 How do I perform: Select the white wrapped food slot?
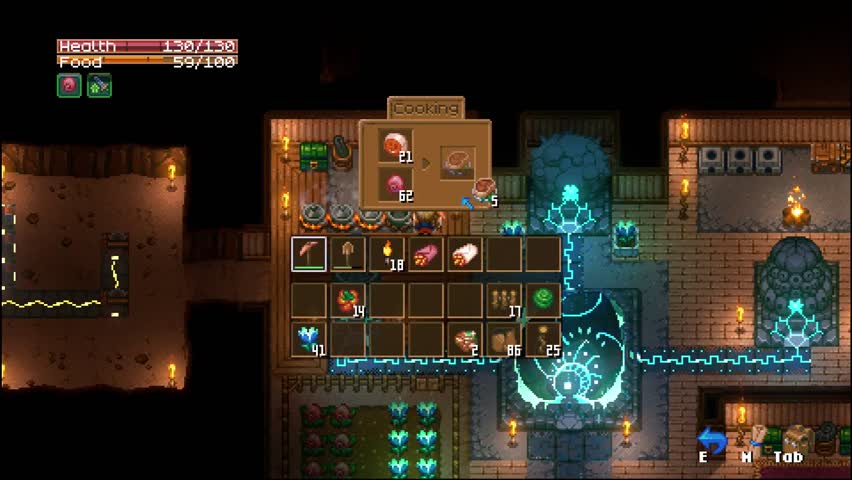coord(465,254)
